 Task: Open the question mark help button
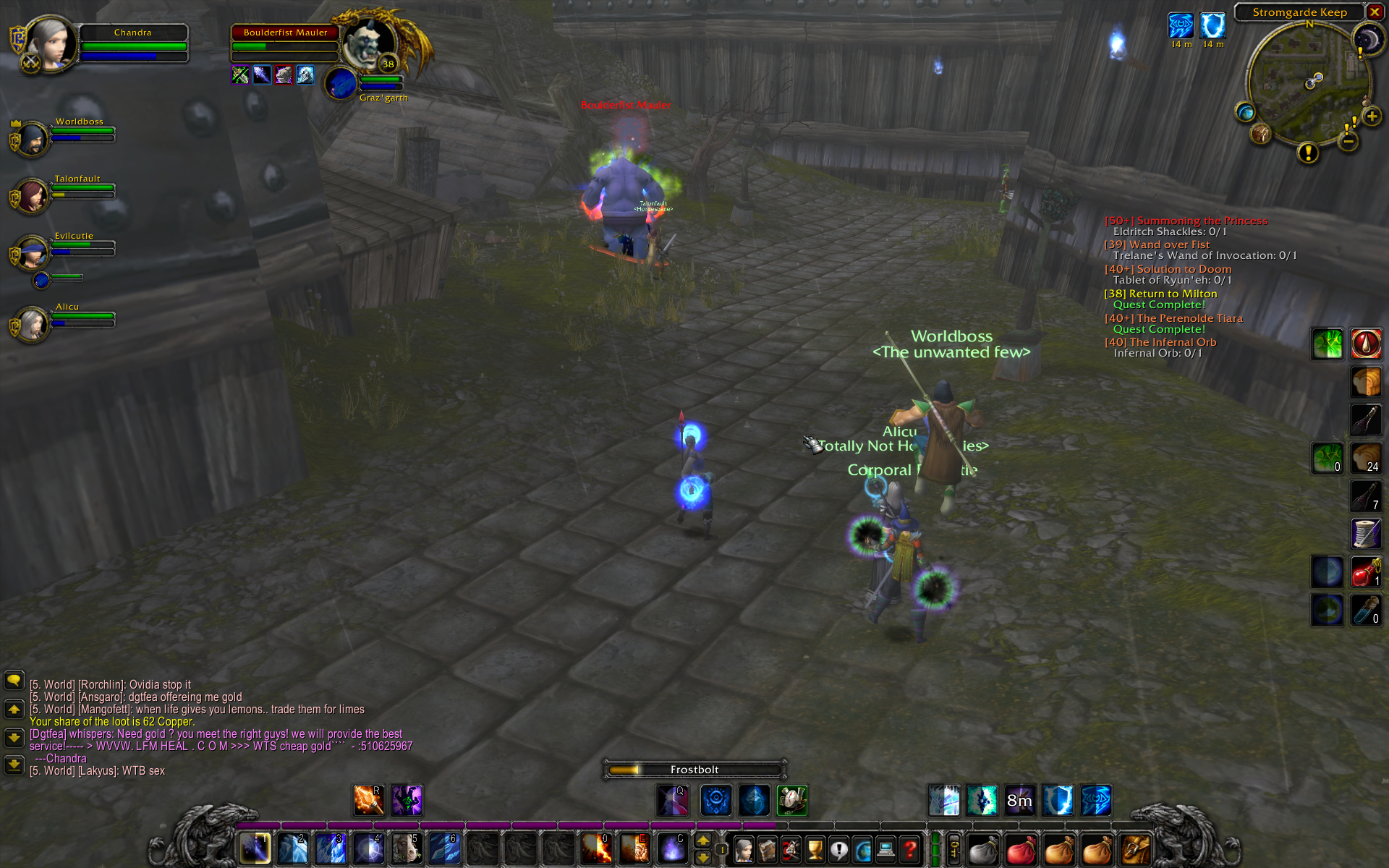(910, 849)
